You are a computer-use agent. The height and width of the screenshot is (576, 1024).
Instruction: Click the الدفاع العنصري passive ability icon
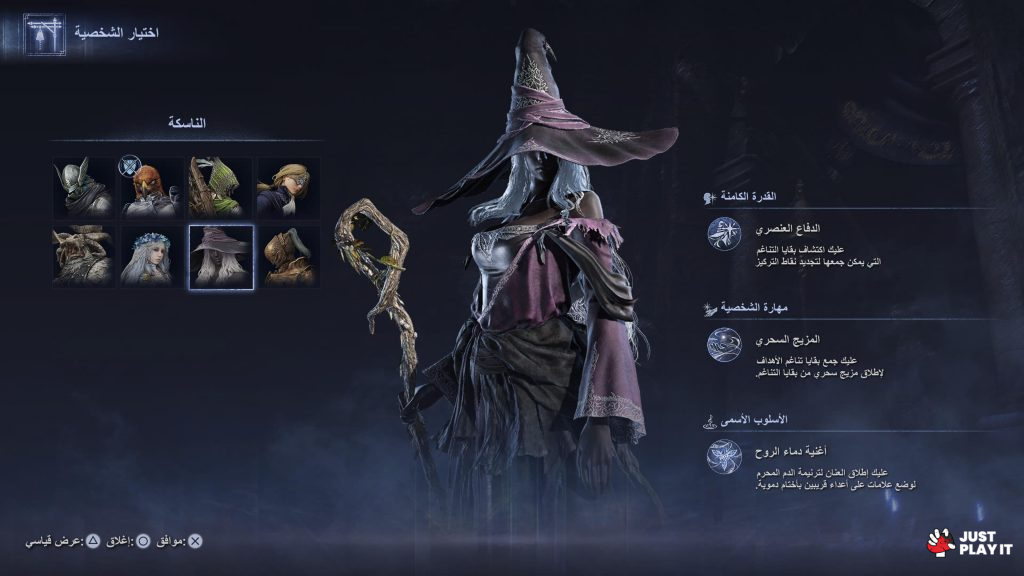click(x=724, y=234)
